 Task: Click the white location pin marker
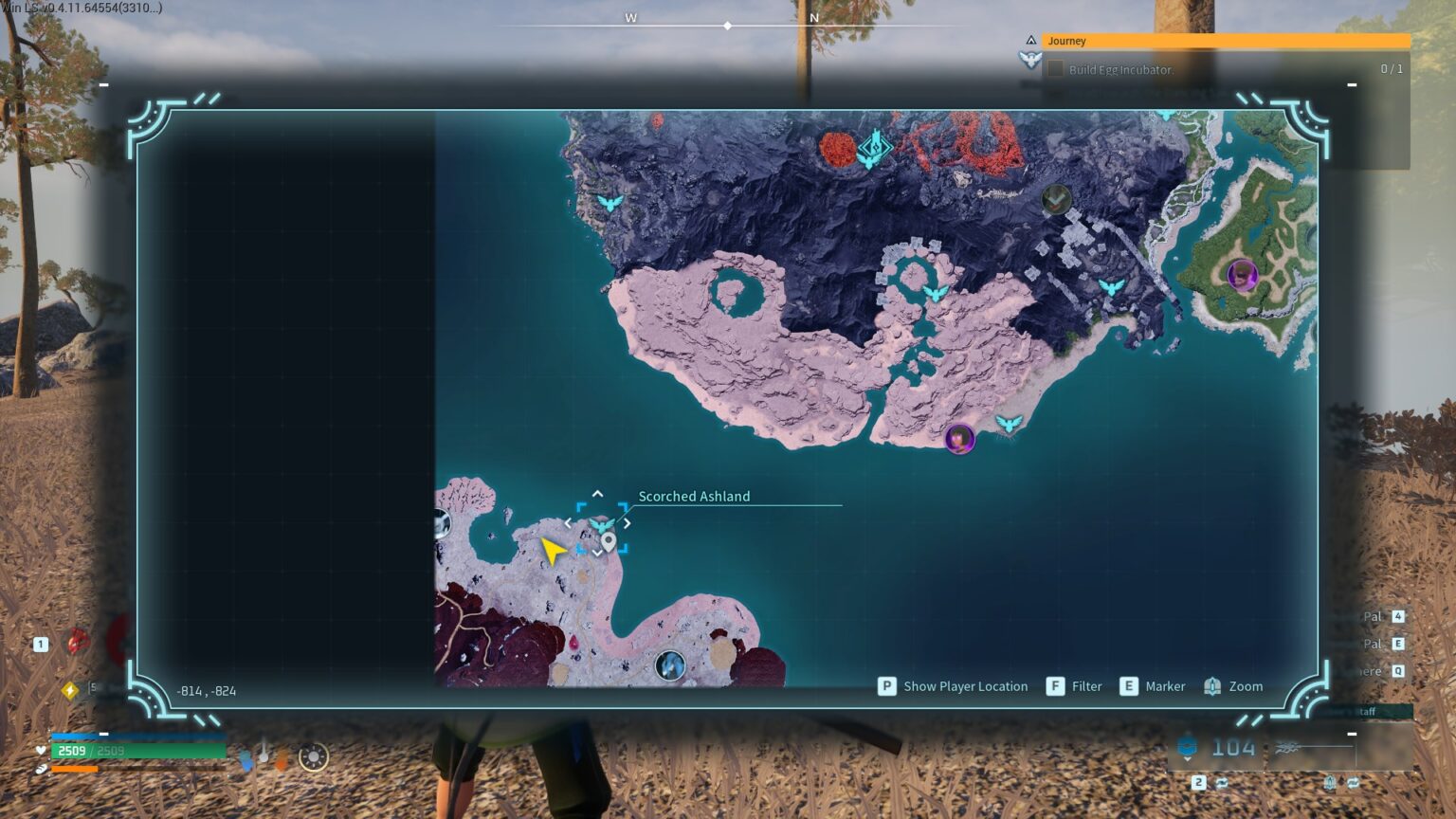[x=609, y=541]
